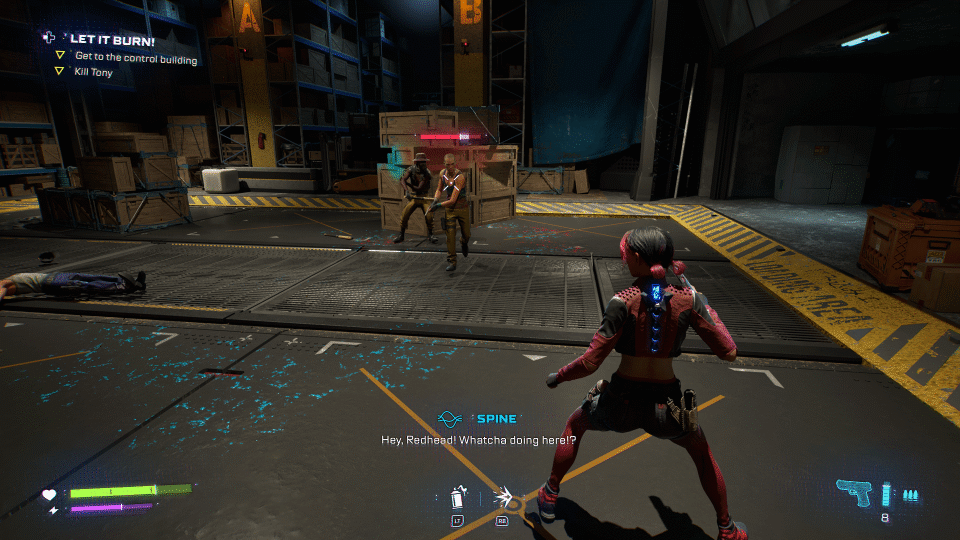
Task: Activate the burst strike ability icon
Action: (x=503, y=497)
